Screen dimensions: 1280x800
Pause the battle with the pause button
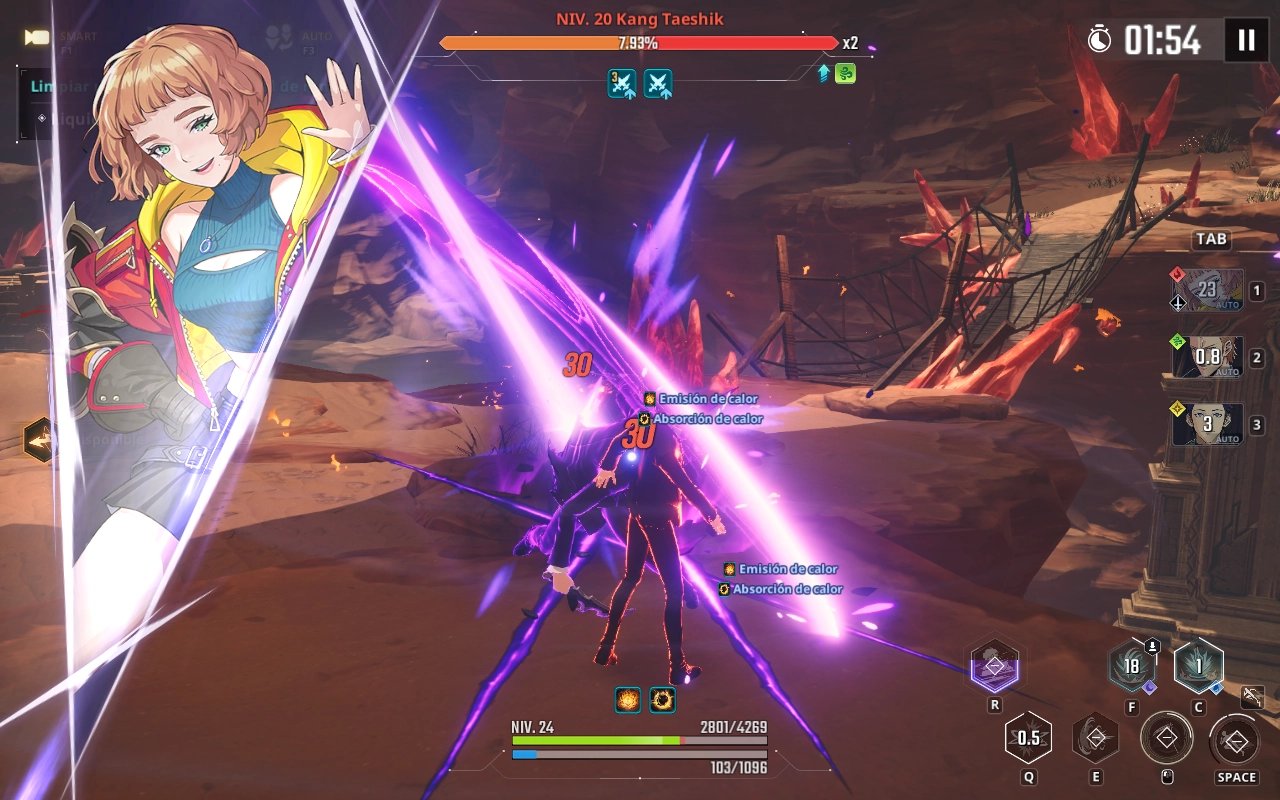pyautogui.click(x=1246, y=40)
